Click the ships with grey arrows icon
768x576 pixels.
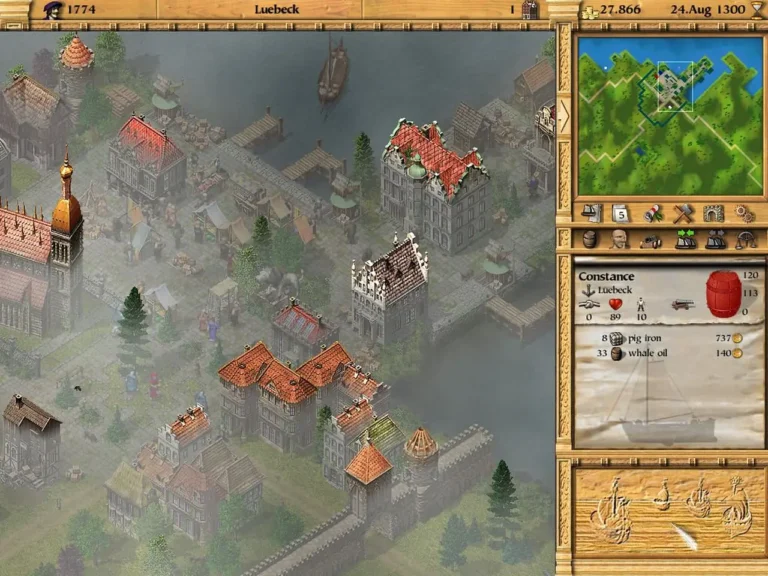tap(714, 240)
